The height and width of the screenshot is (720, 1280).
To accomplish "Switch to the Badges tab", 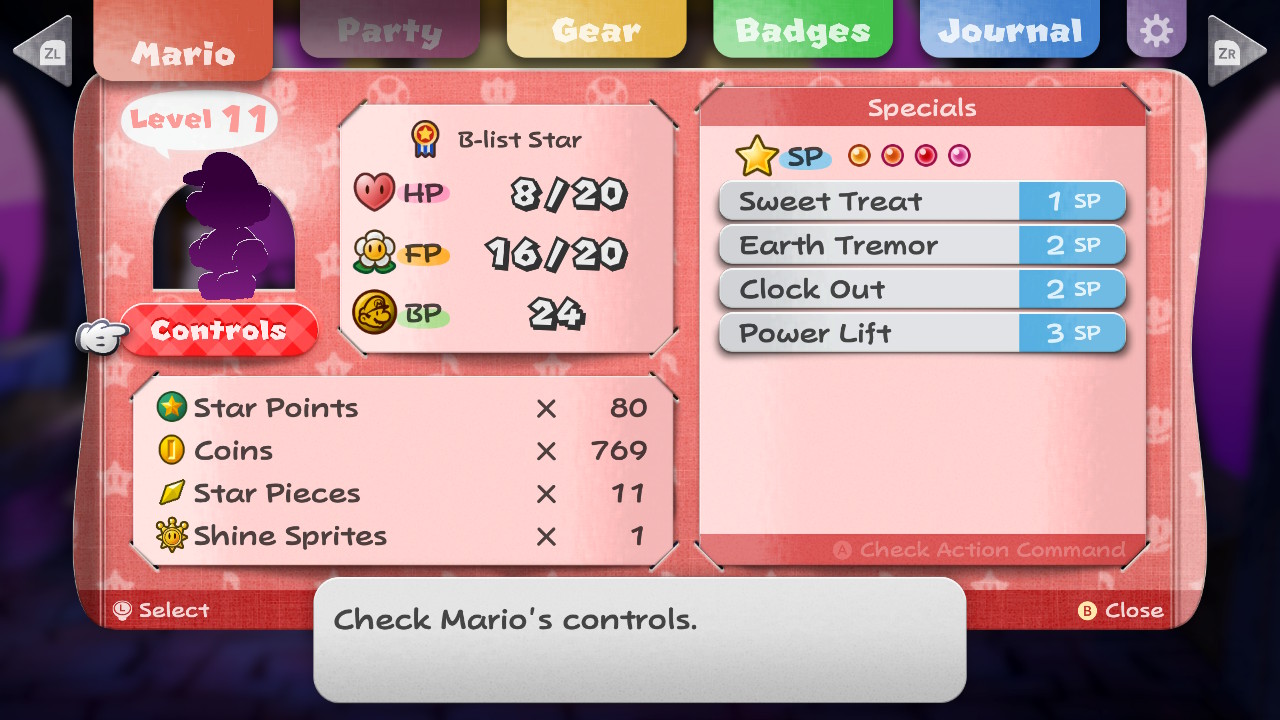I will click(x=802, y=29).
